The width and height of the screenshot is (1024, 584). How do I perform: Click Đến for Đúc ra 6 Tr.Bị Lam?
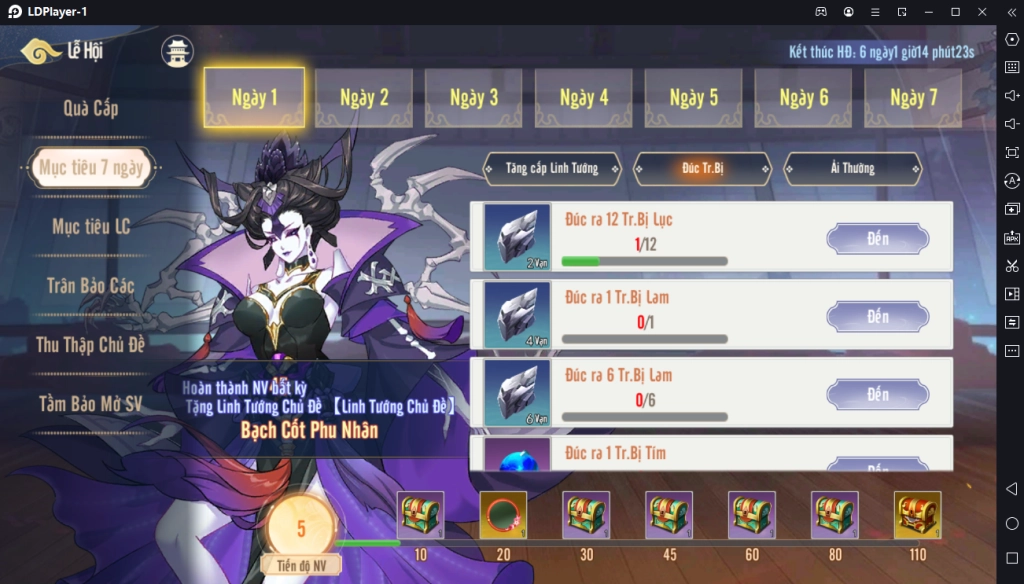click(877, 395)
